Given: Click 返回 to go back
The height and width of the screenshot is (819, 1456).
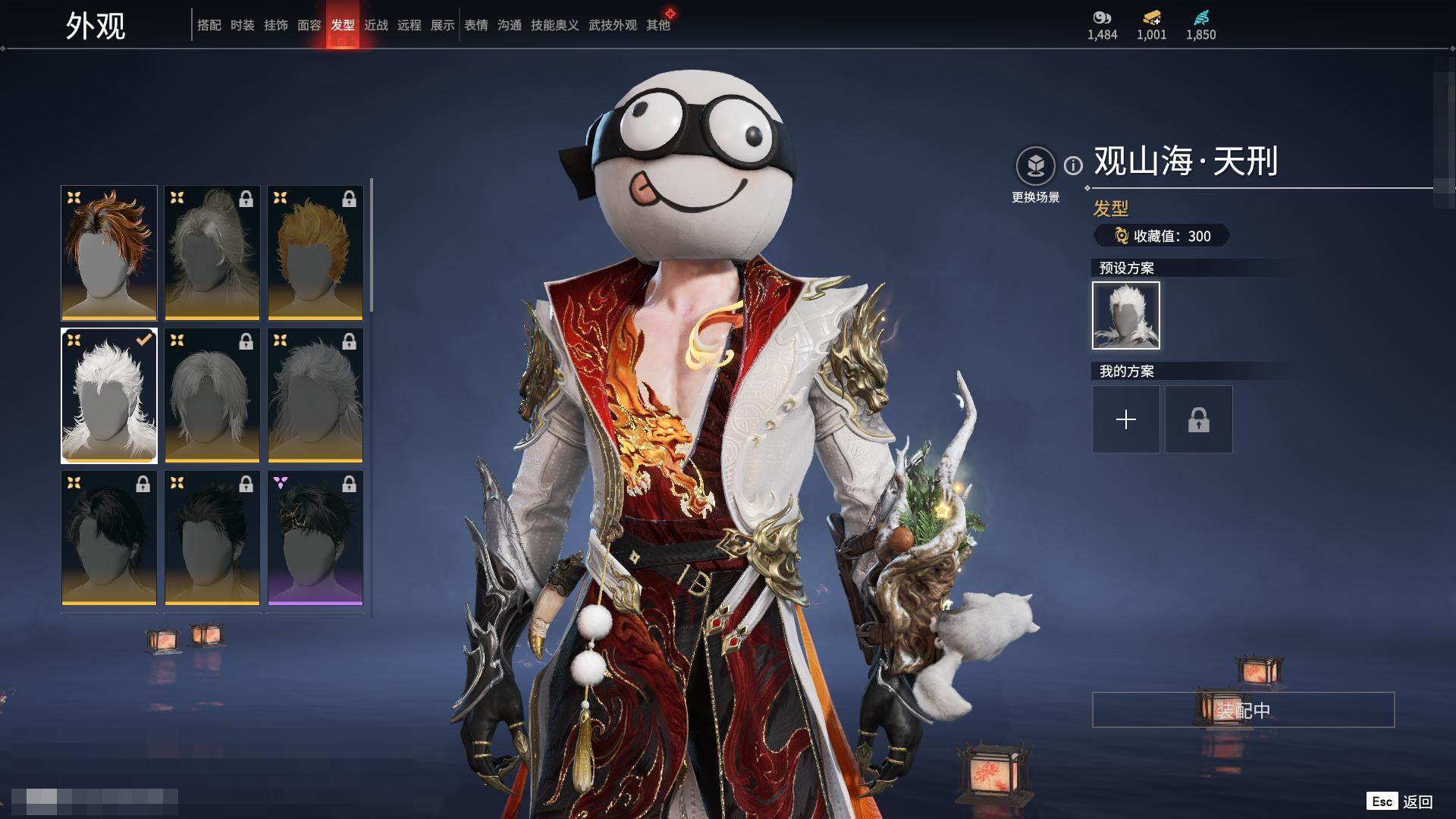Looking at the screenshot, I should click(1417, 802).
